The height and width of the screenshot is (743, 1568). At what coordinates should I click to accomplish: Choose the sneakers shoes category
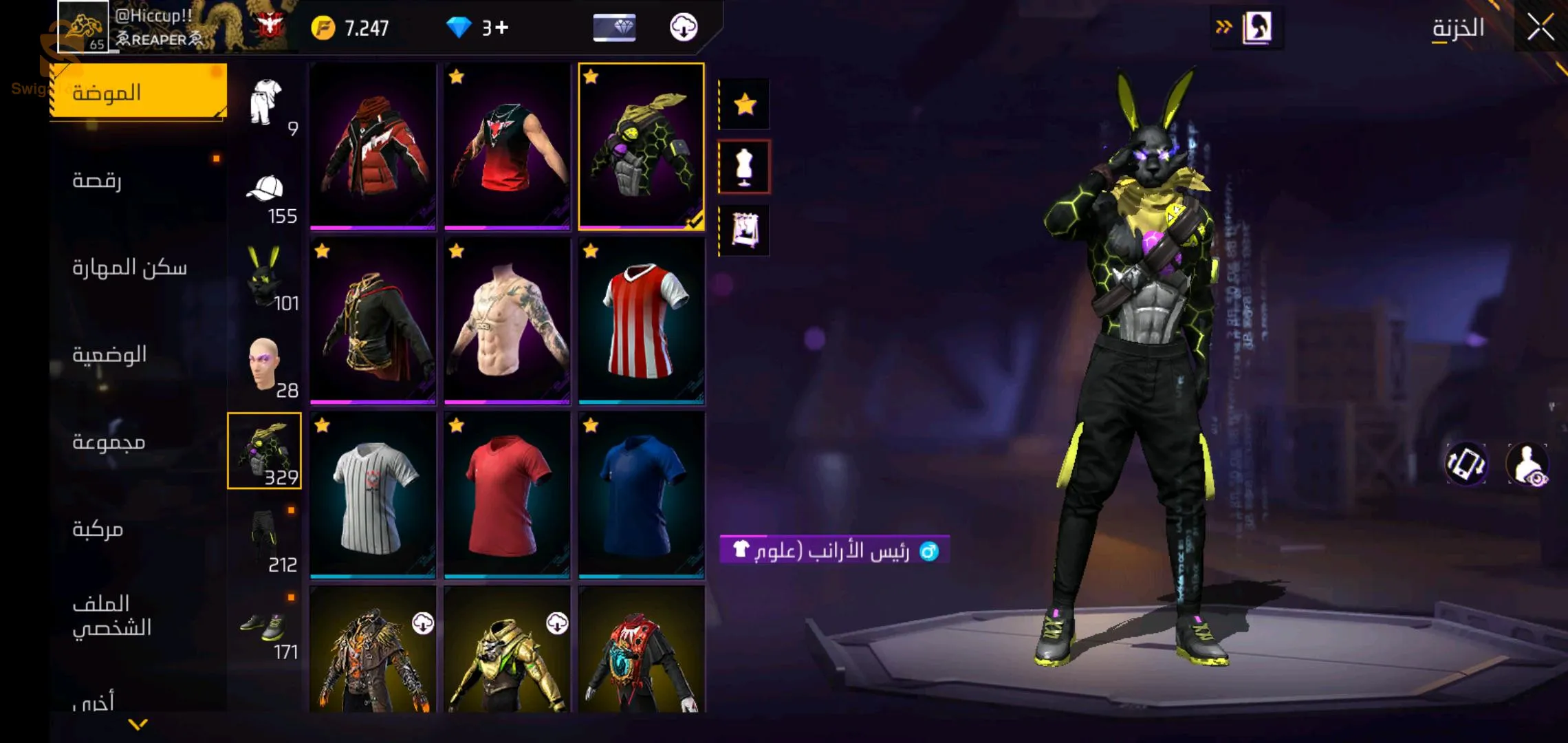point(265,626)
